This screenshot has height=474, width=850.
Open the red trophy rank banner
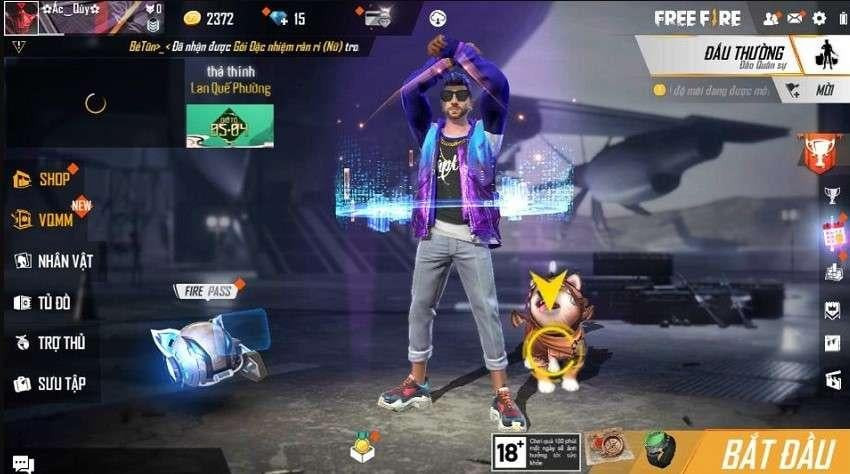coord(816,151)
